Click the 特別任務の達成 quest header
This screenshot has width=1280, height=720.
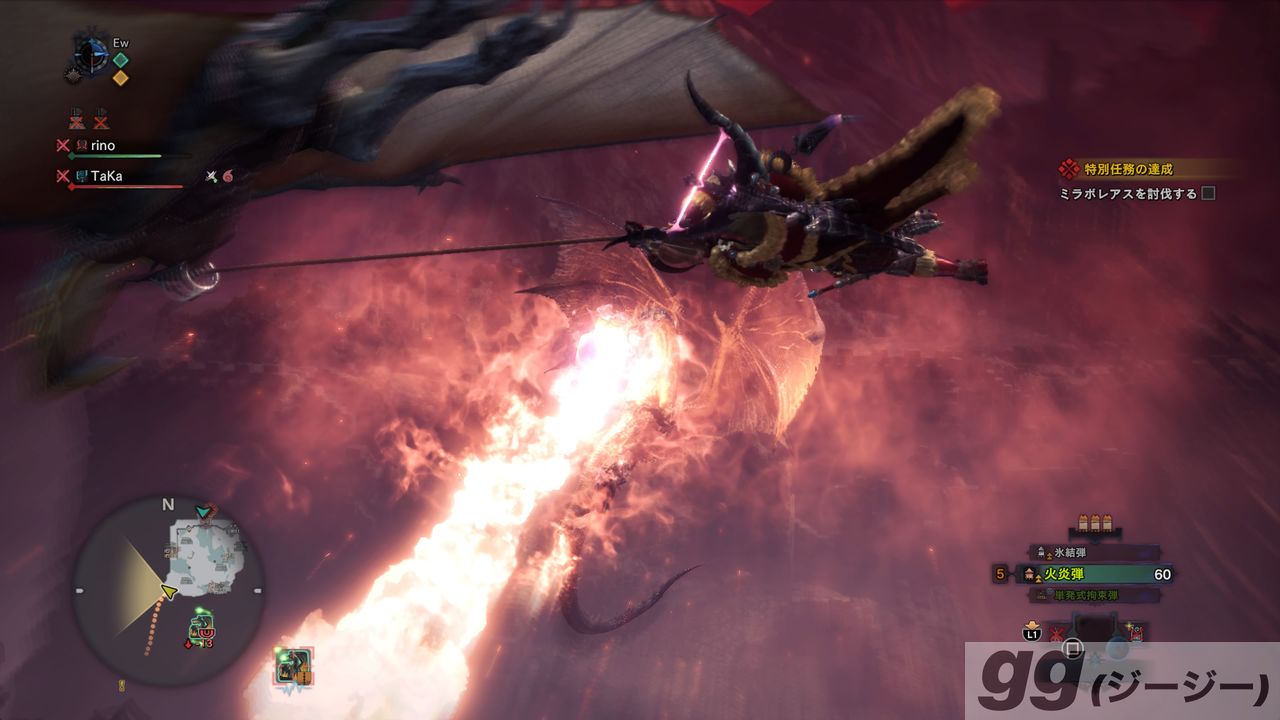click(x=1128, y=169)
